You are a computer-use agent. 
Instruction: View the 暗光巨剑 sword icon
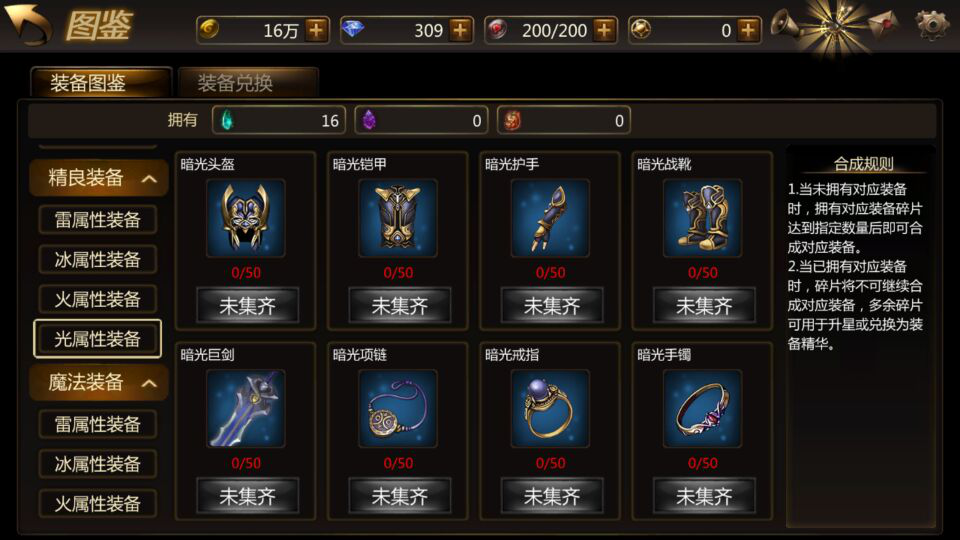point(245,408)
